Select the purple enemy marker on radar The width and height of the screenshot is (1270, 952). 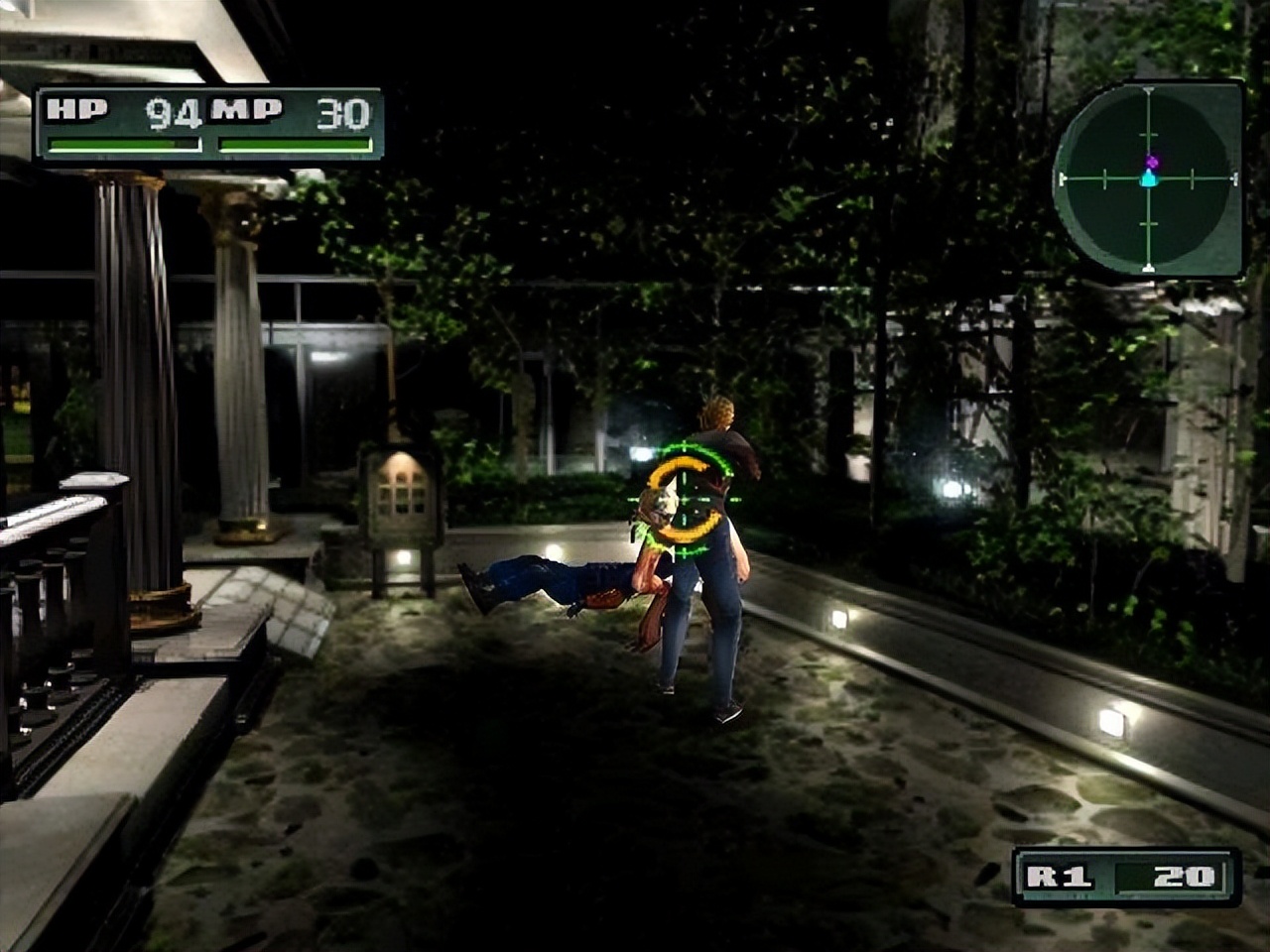coord(1151,161)
